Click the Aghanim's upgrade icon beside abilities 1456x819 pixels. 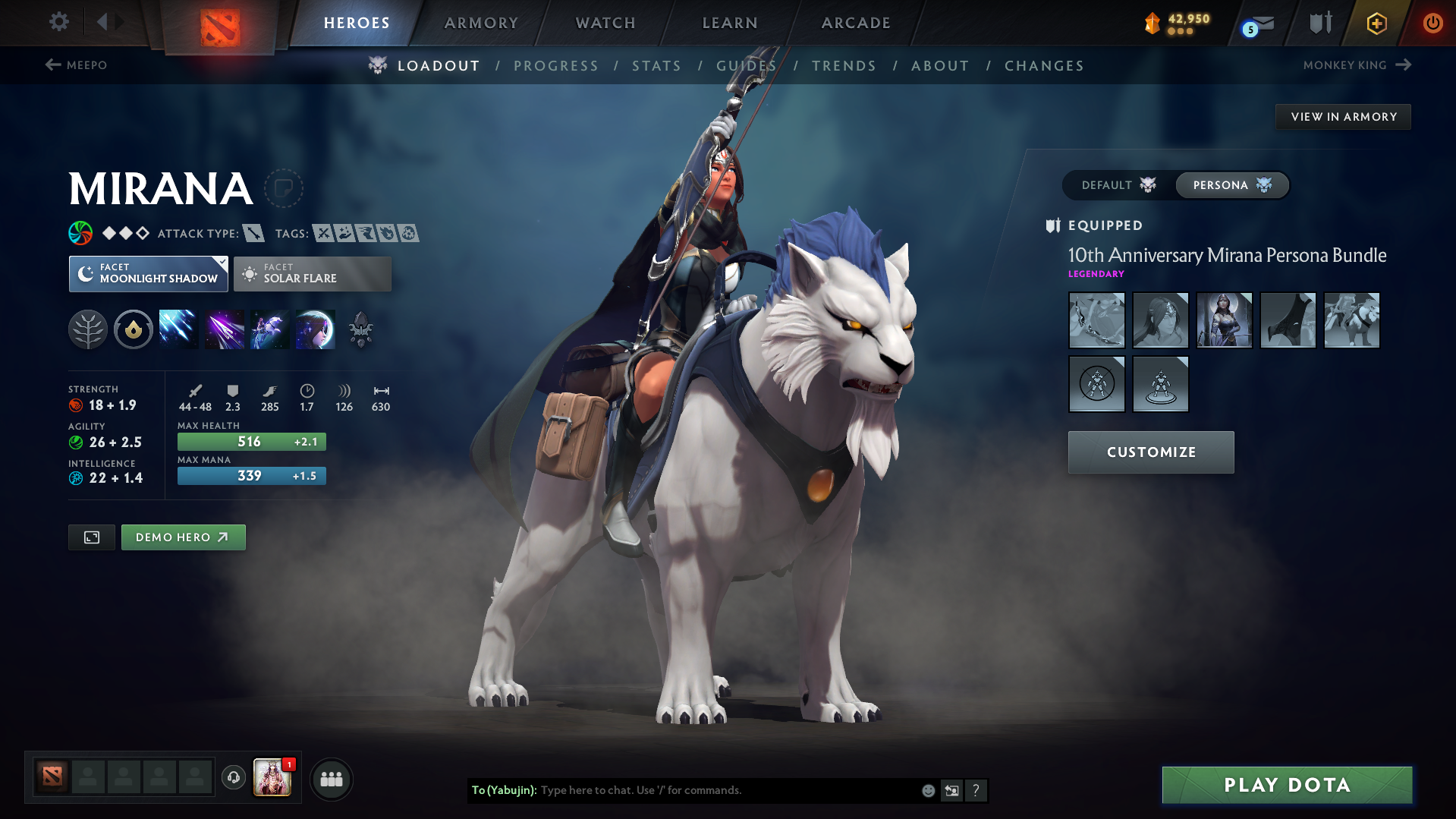click(x=361, y=329)
